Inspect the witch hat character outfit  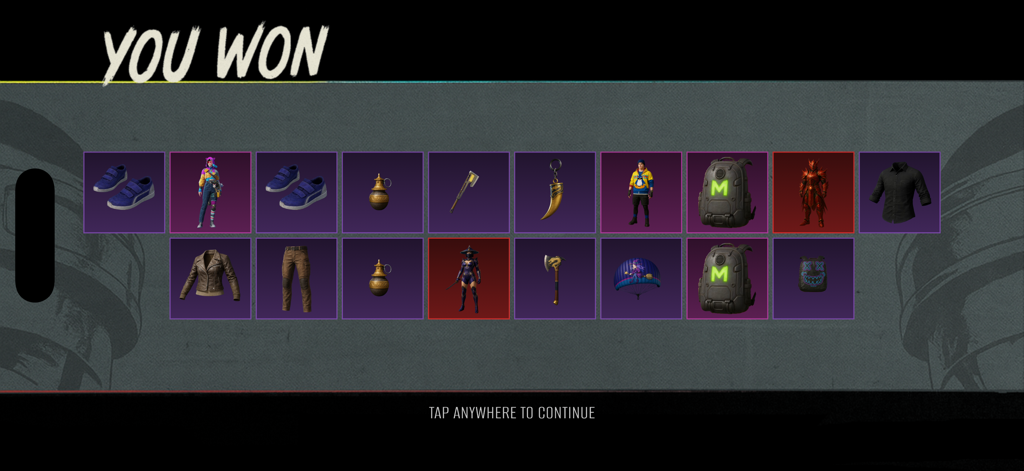click(469, 279)
